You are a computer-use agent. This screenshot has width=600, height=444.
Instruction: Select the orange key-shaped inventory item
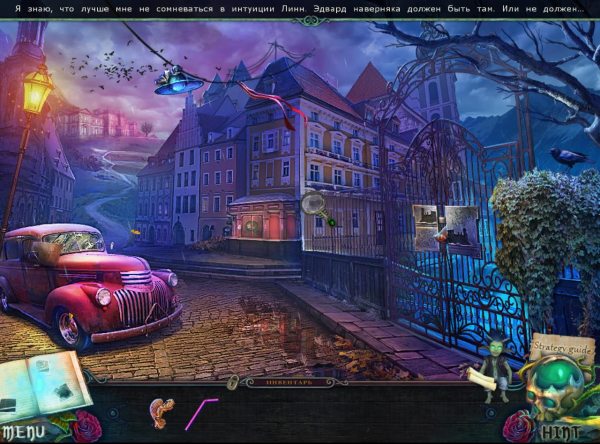click(x=160, y=409)
